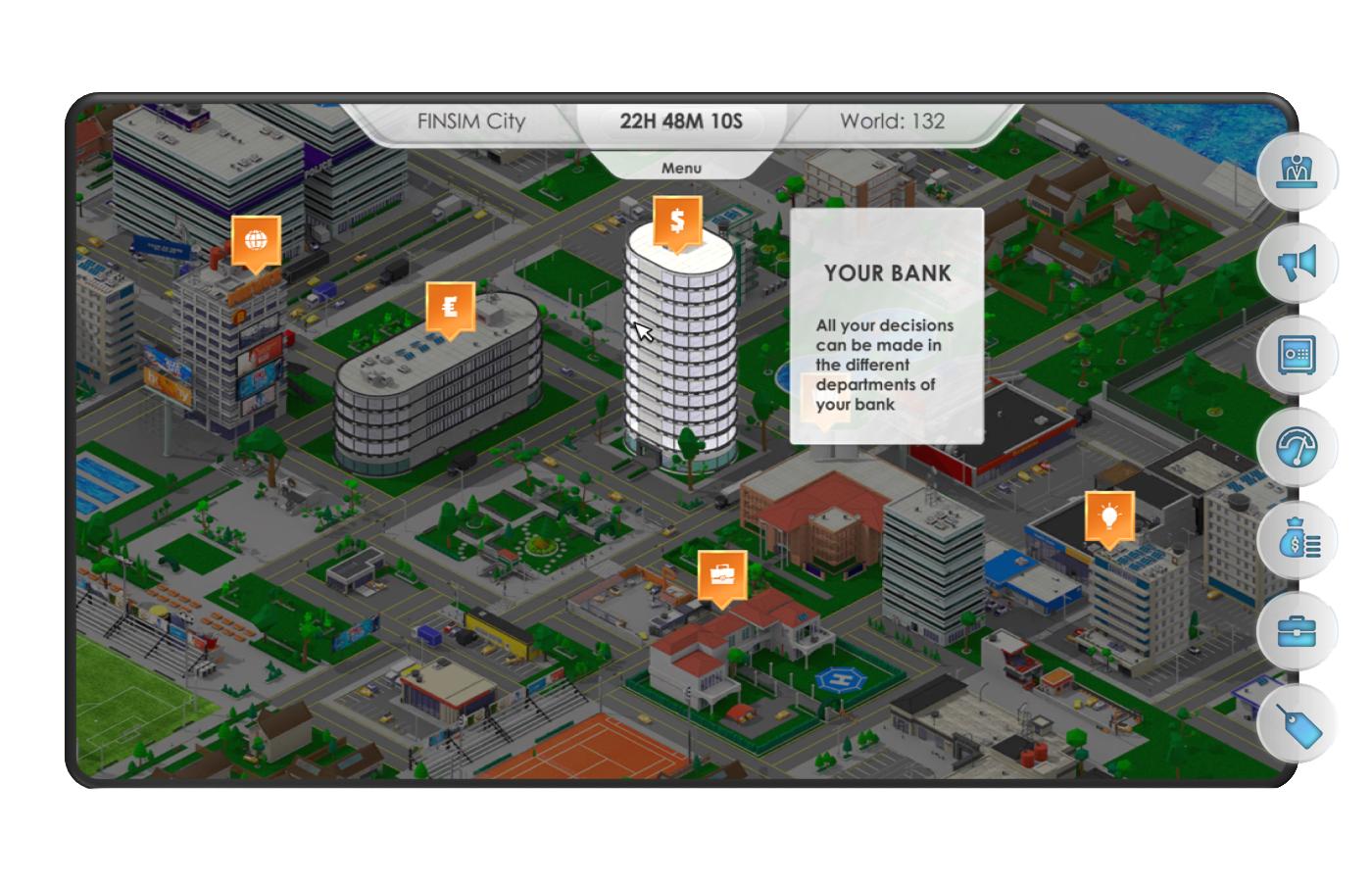Click the euro sign building marker
This screenshot has width=1372, height=885.
coord(450,307)
